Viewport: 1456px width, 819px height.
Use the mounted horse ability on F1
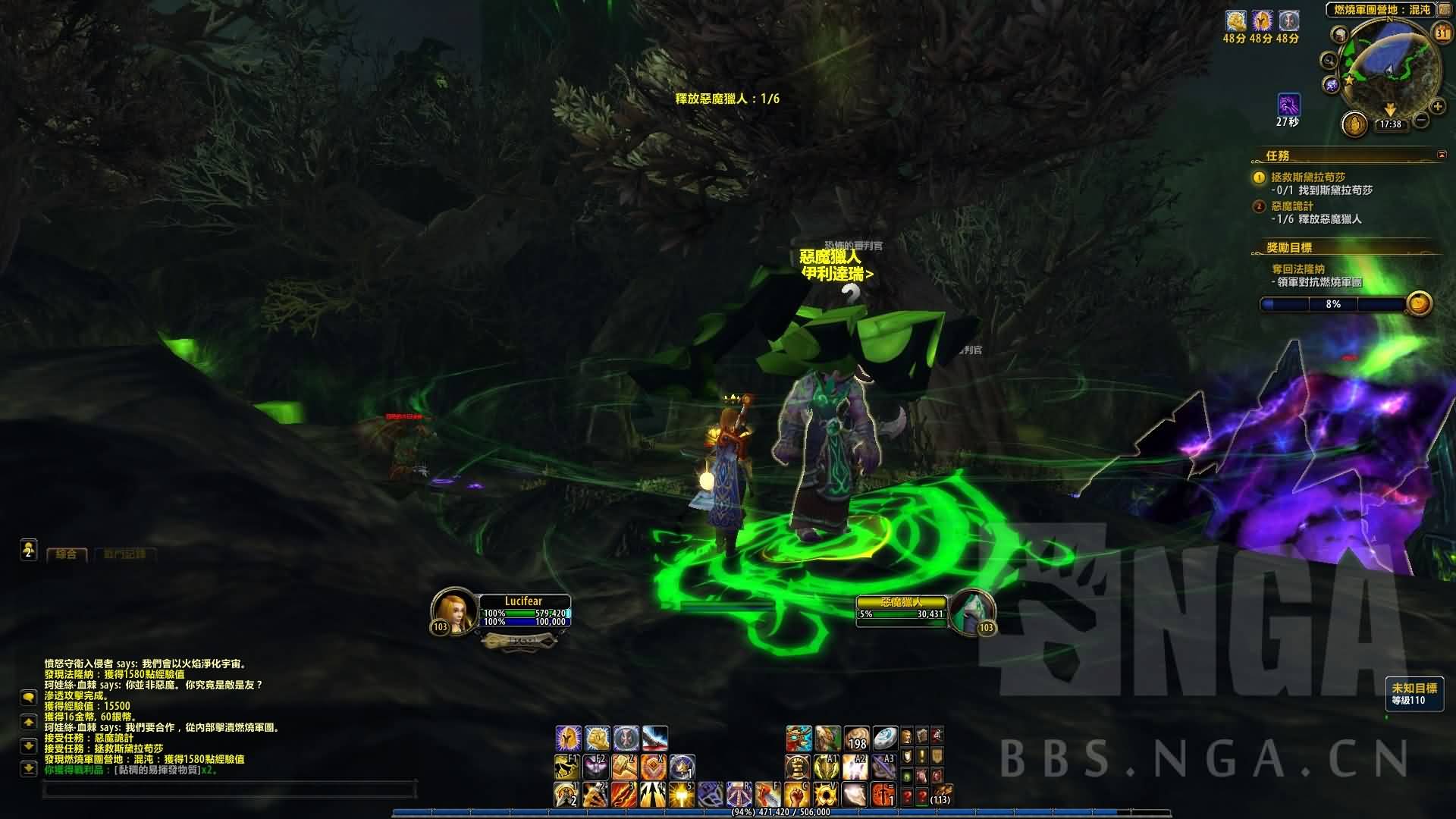[566, 767]
